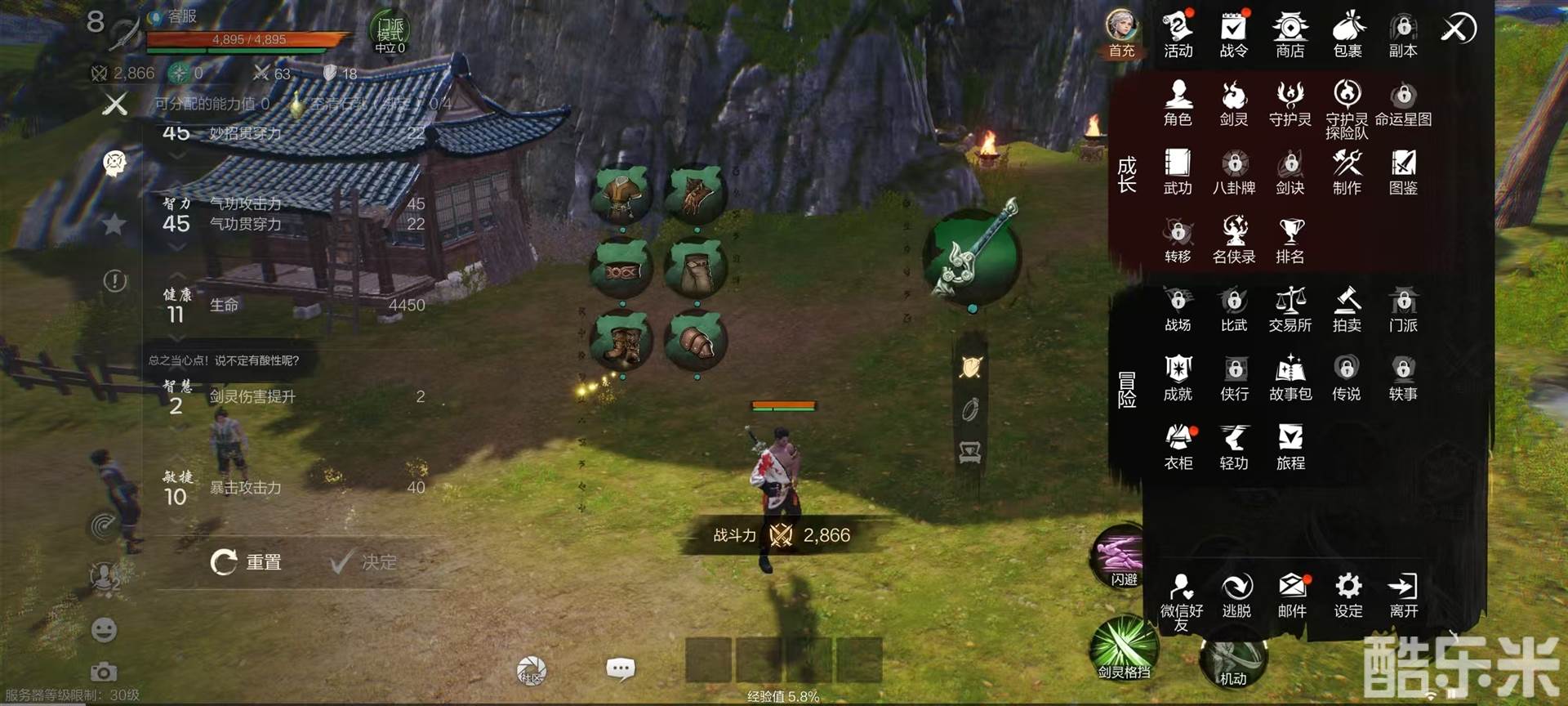Open the 设定 settings
1568x706 pixels.
coord(1347,595)
